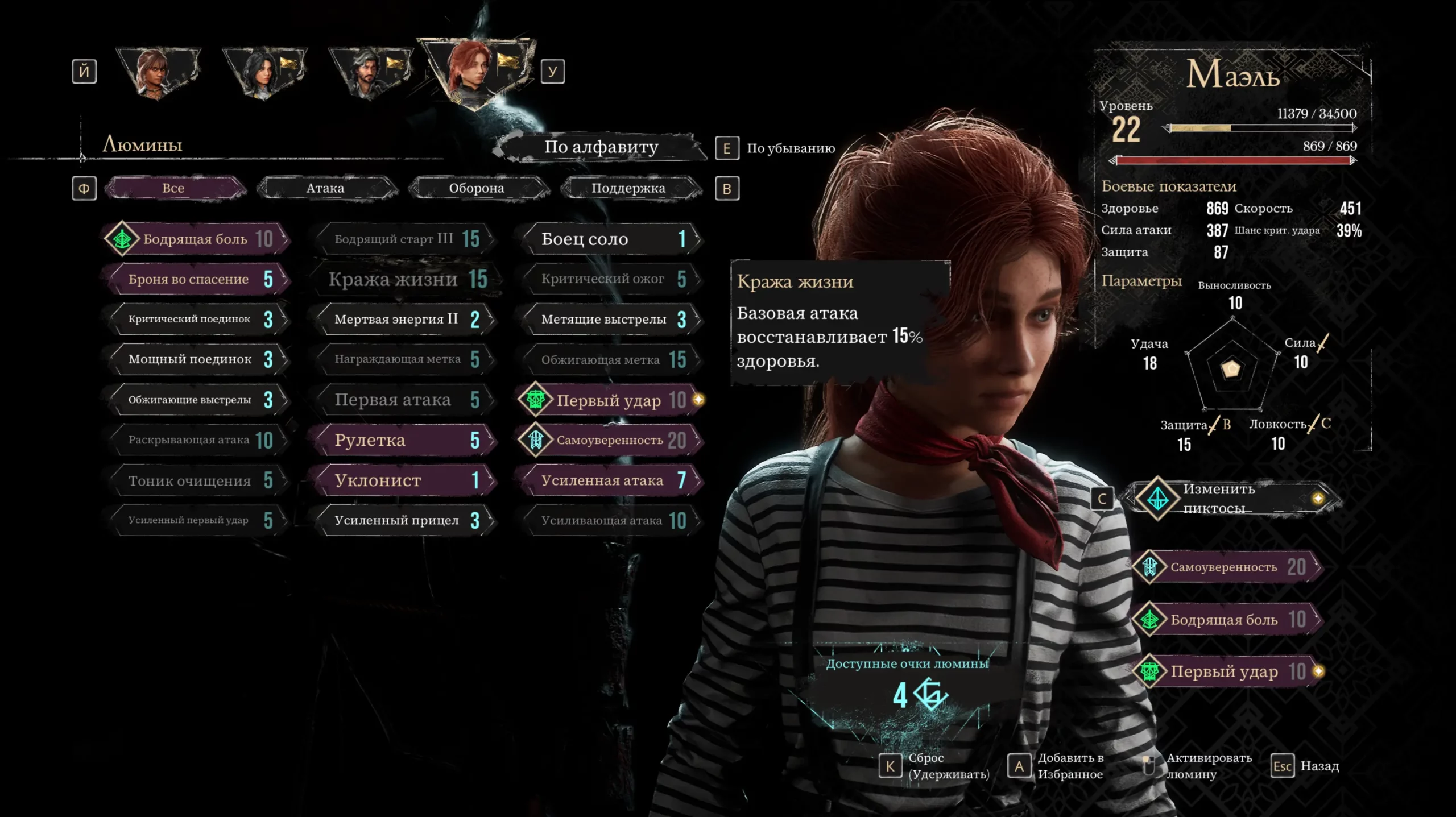Select the Оборона category tab
Image resolution: width=1456 pixels, height=817 pixels.
(x=477, y=188)
